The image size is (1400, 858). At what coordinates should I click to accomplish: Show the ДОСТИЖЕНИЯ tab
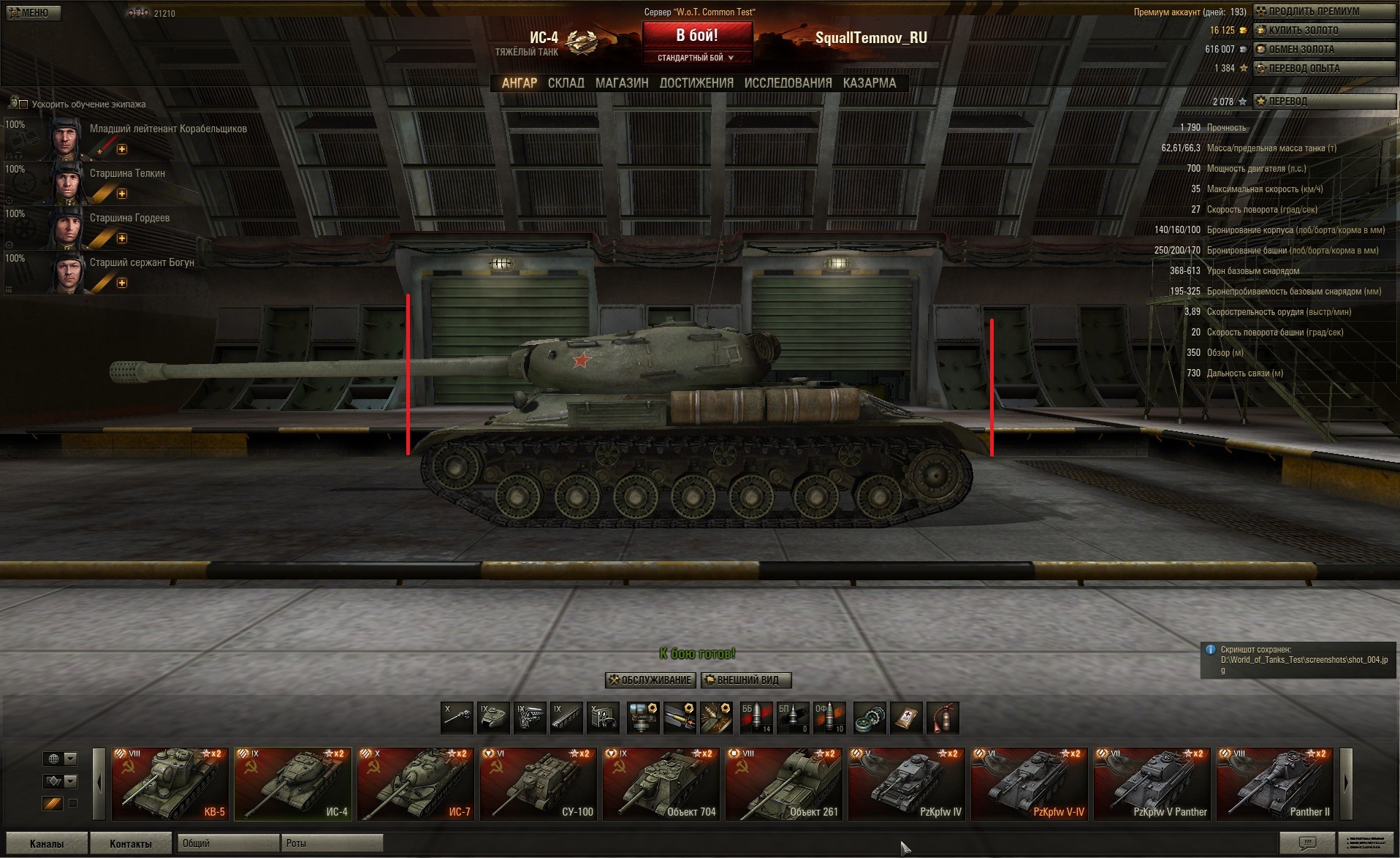696,83
